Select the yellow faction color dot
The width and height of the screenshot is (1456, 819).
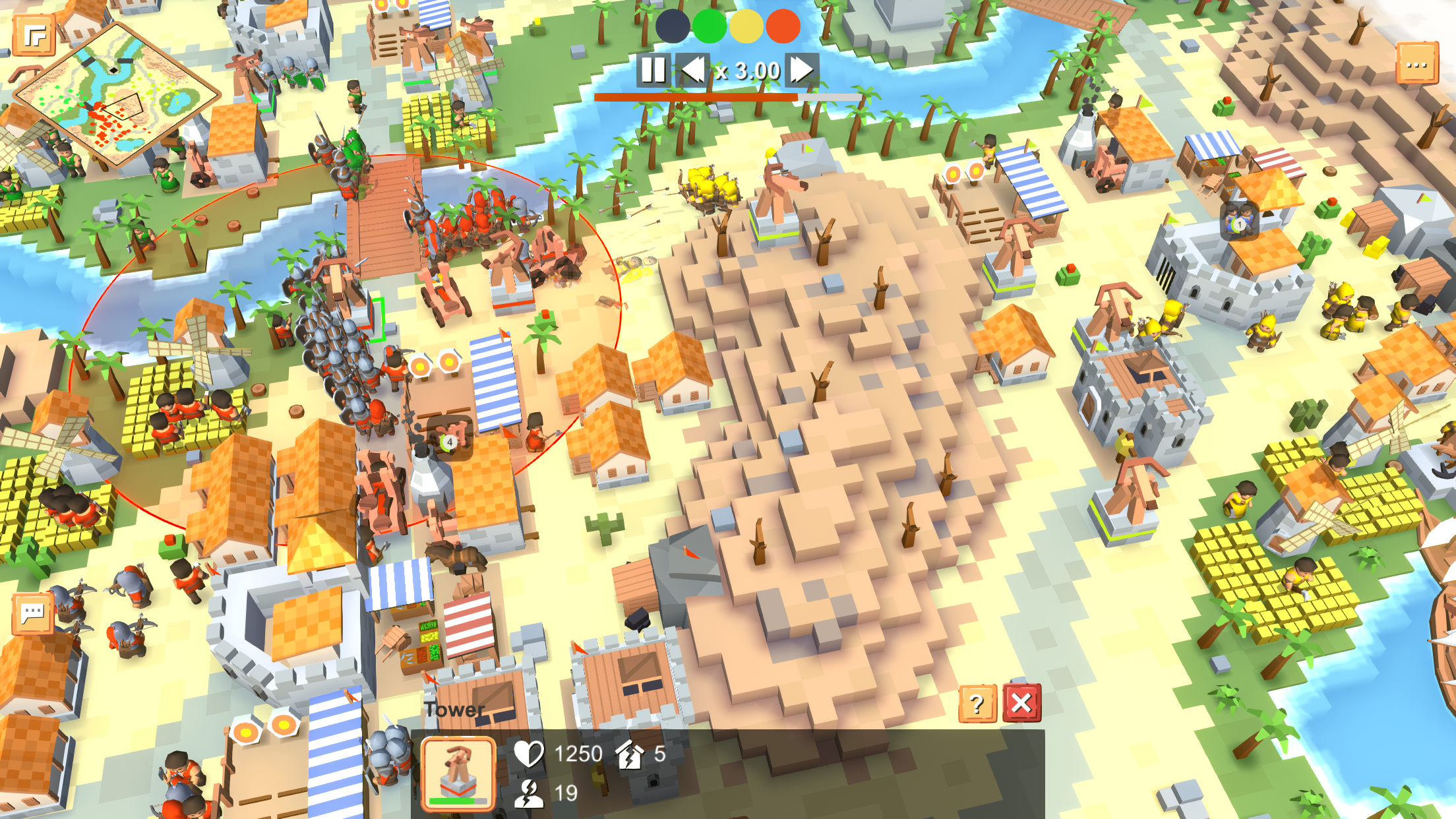746,28
